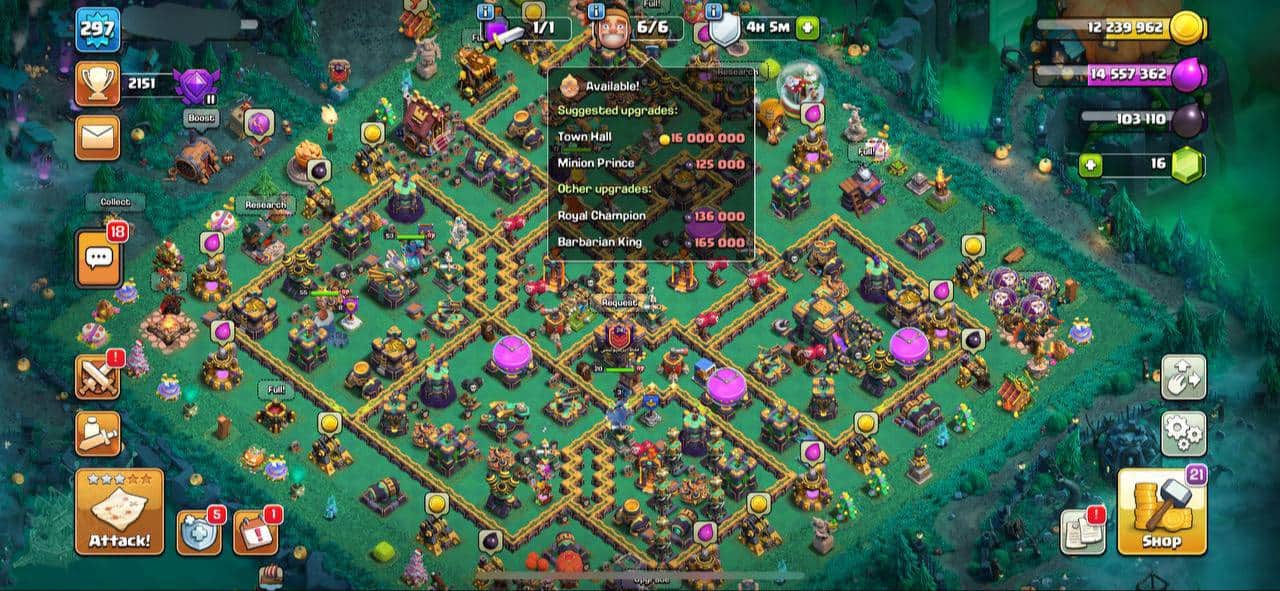Image resolution: width=1280 pixels, height=591 pixels.
Task: Open settings with the gears icon
Action: (x=1183, y=433)
